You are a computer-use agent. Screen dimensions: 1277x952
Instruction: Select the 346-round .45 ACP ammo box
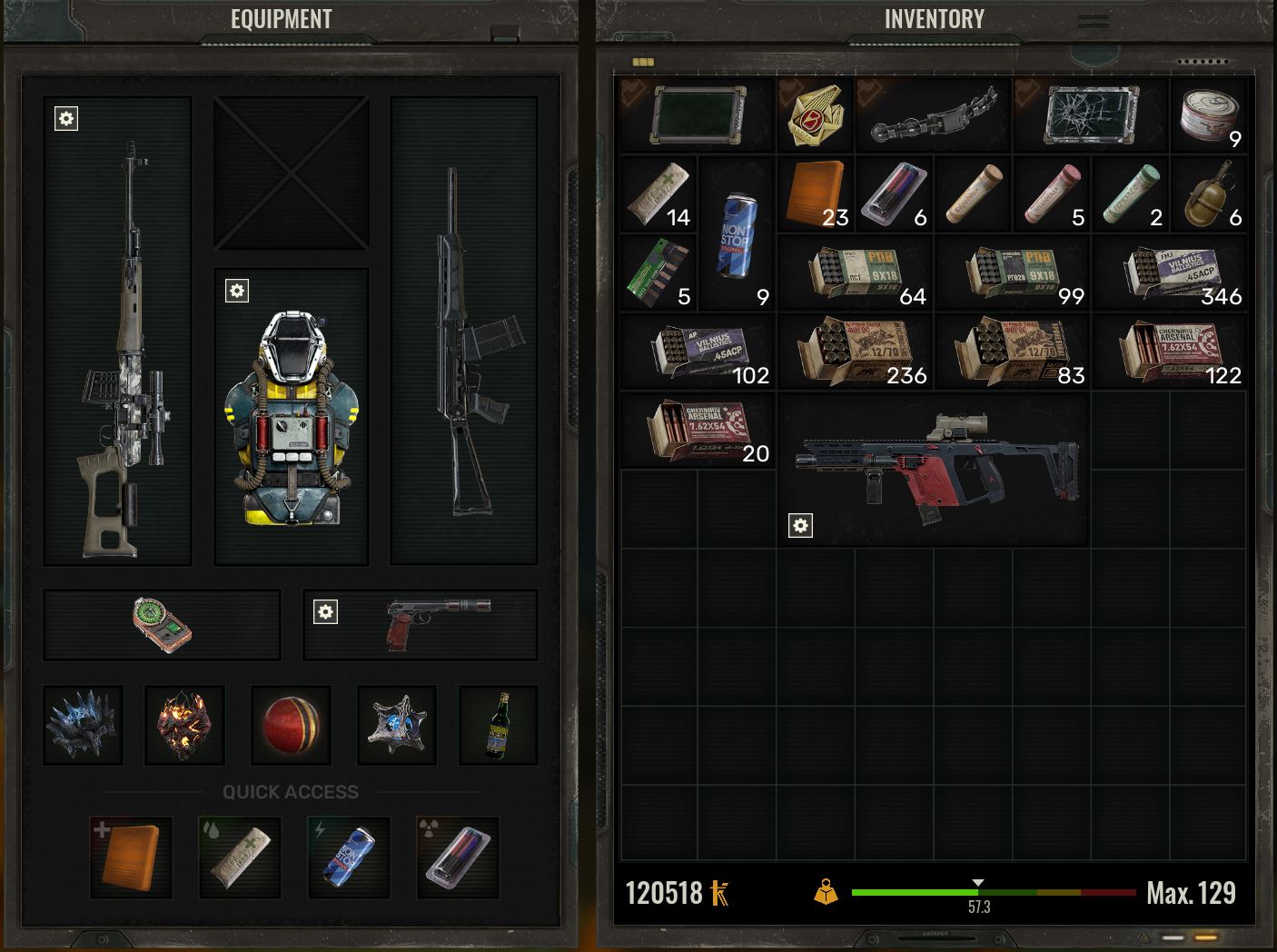[1170, 273]
